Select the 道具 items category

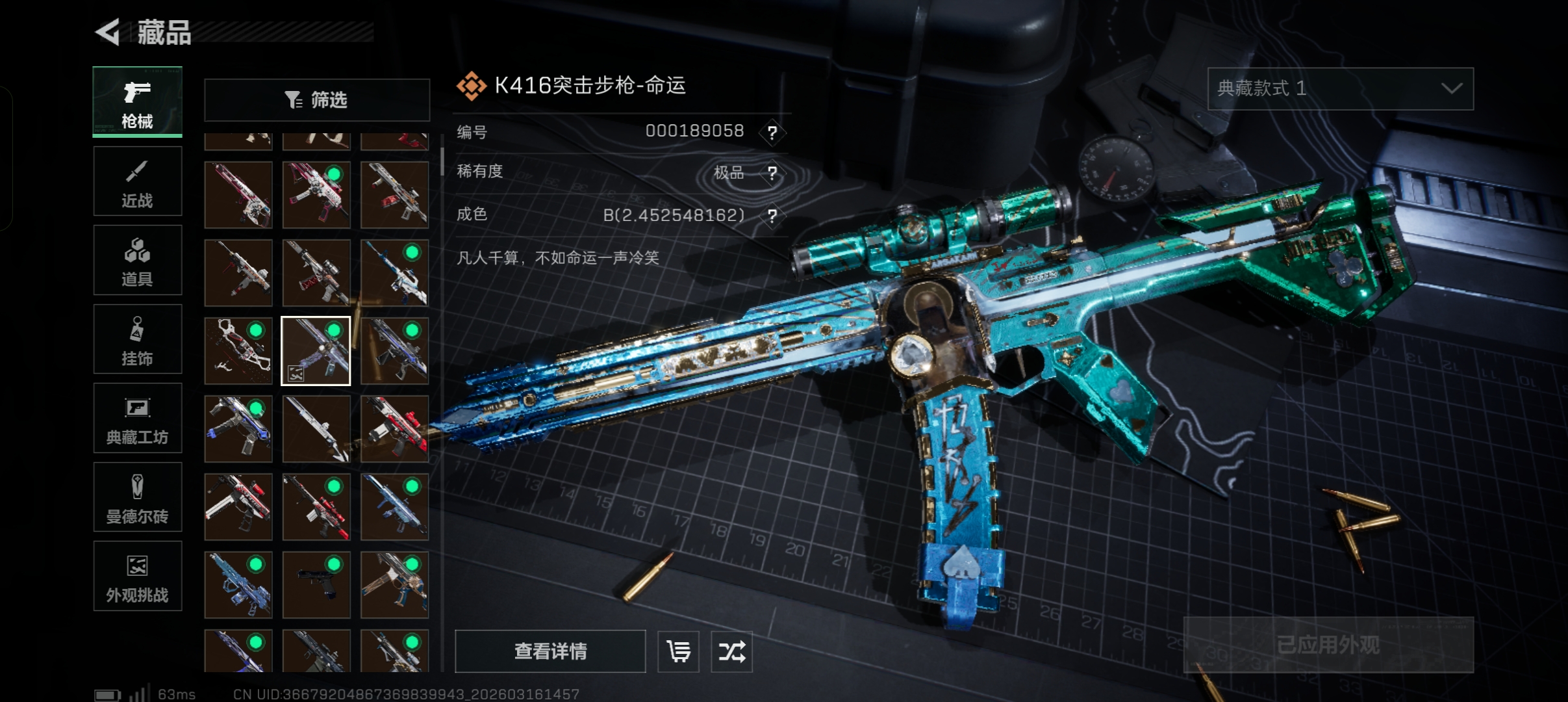pos(137,261)
